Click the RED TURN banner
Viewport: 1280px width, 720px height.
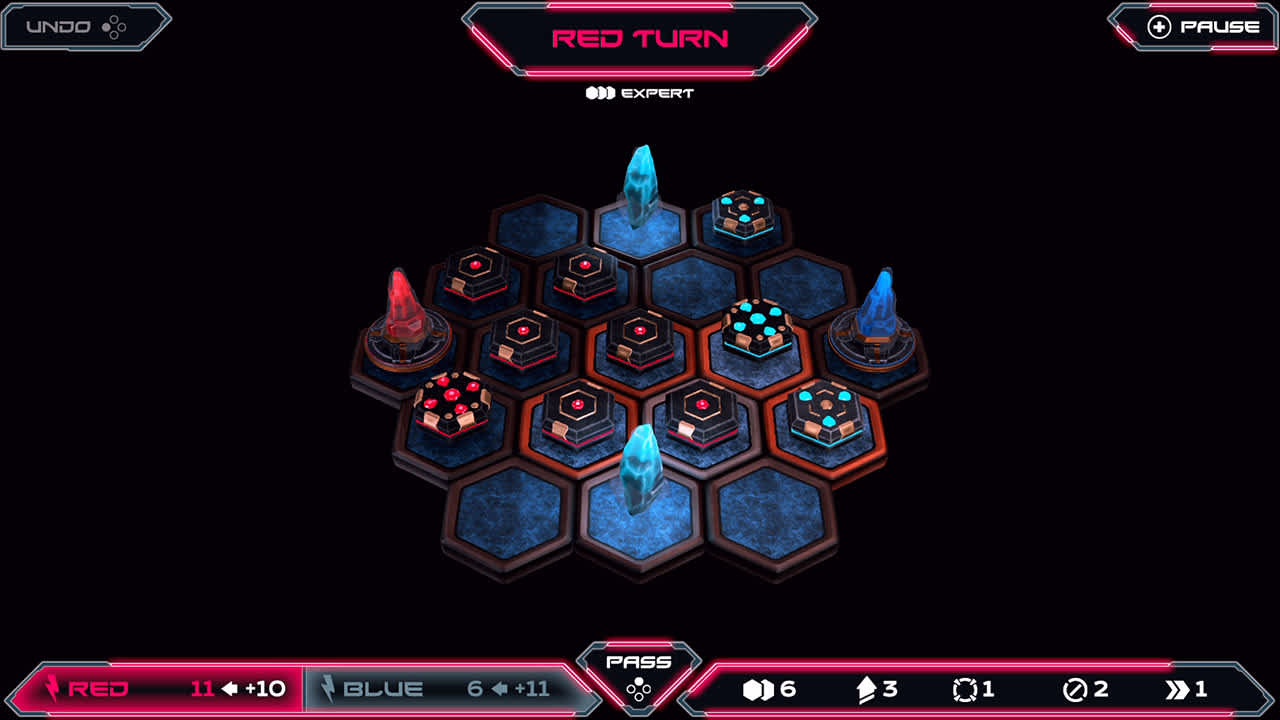point(640,36)
